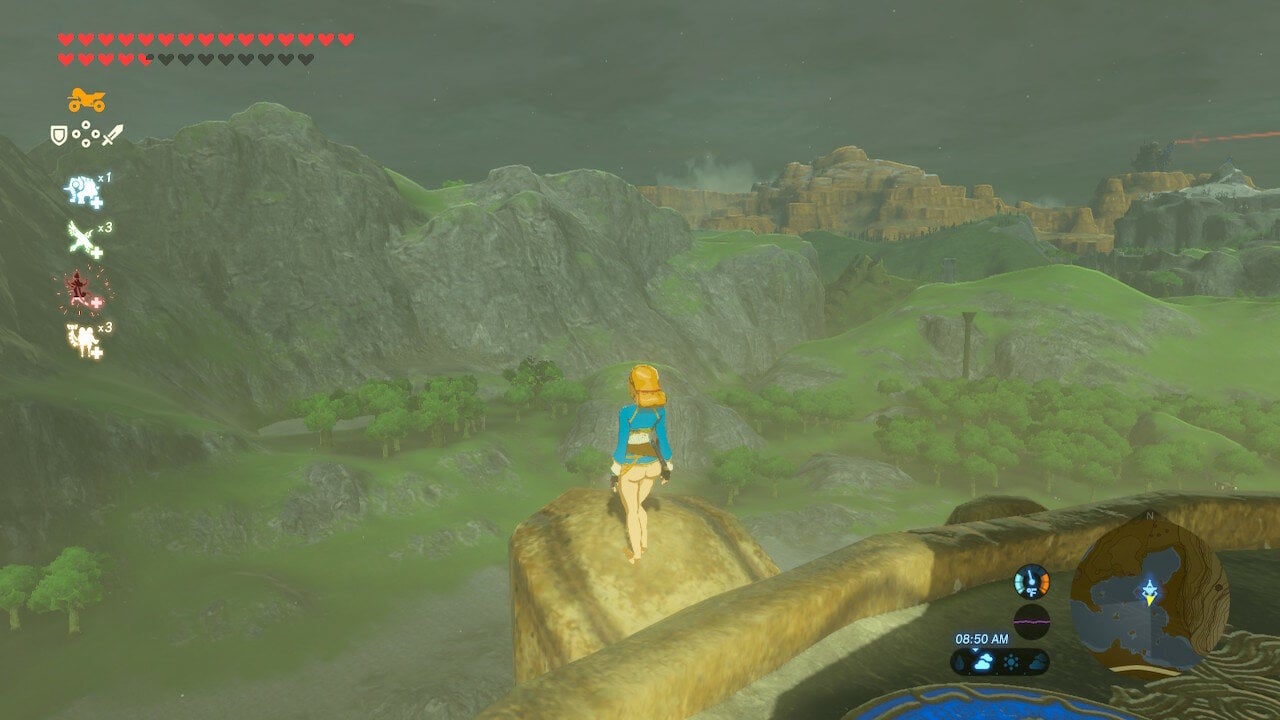Click the yellow waypoint pin on the minimap
This screenshot has width=1280, height=720.
tap(1151, 600)
